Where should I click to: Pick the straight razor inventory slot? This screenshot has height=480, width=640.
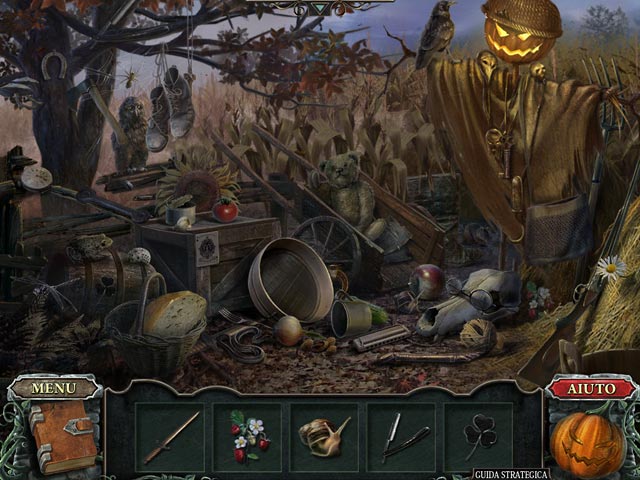pyautogui.click(x=402, y=437)
